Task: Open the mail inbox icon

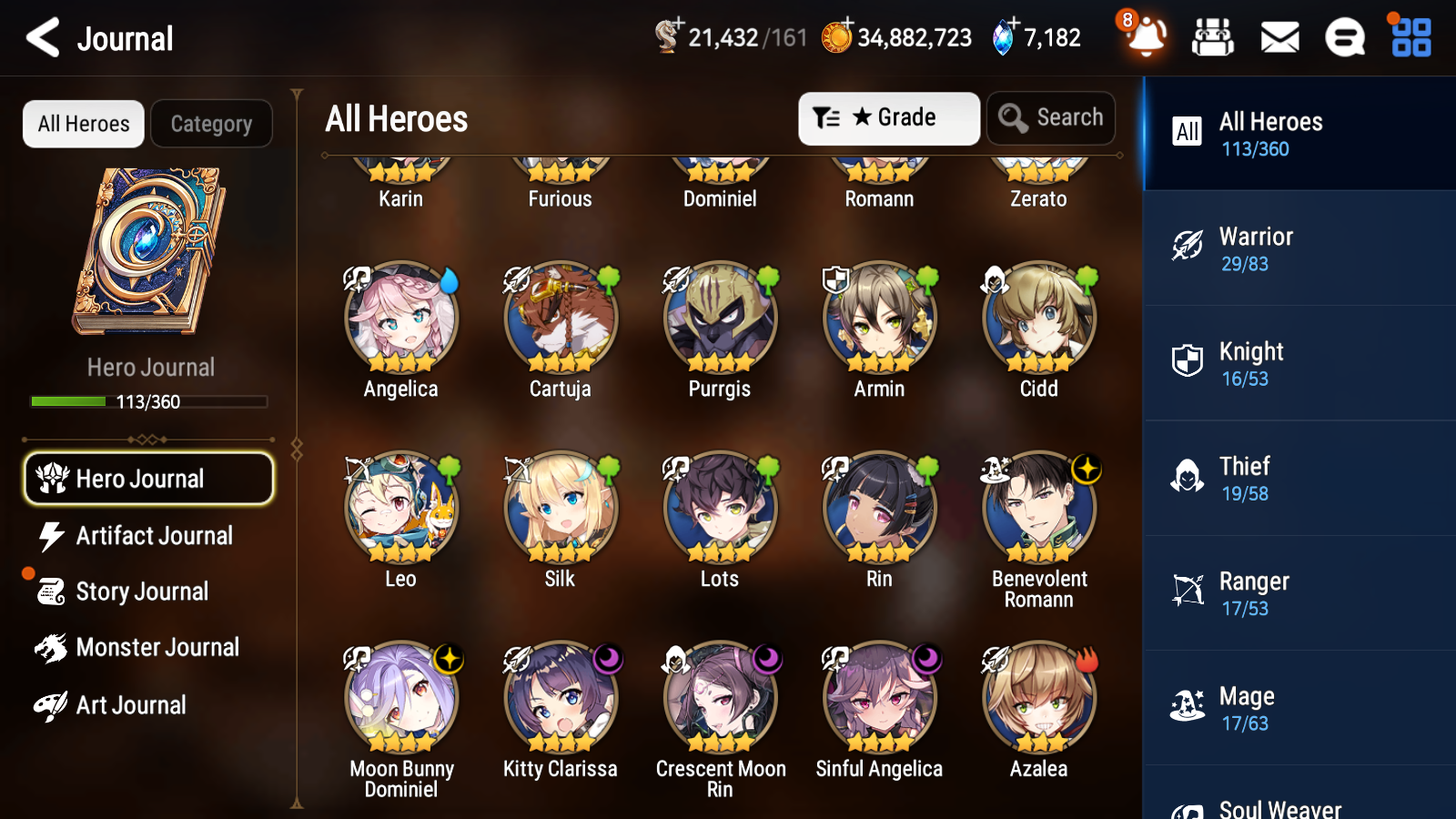Action: tap(1279, 37)
